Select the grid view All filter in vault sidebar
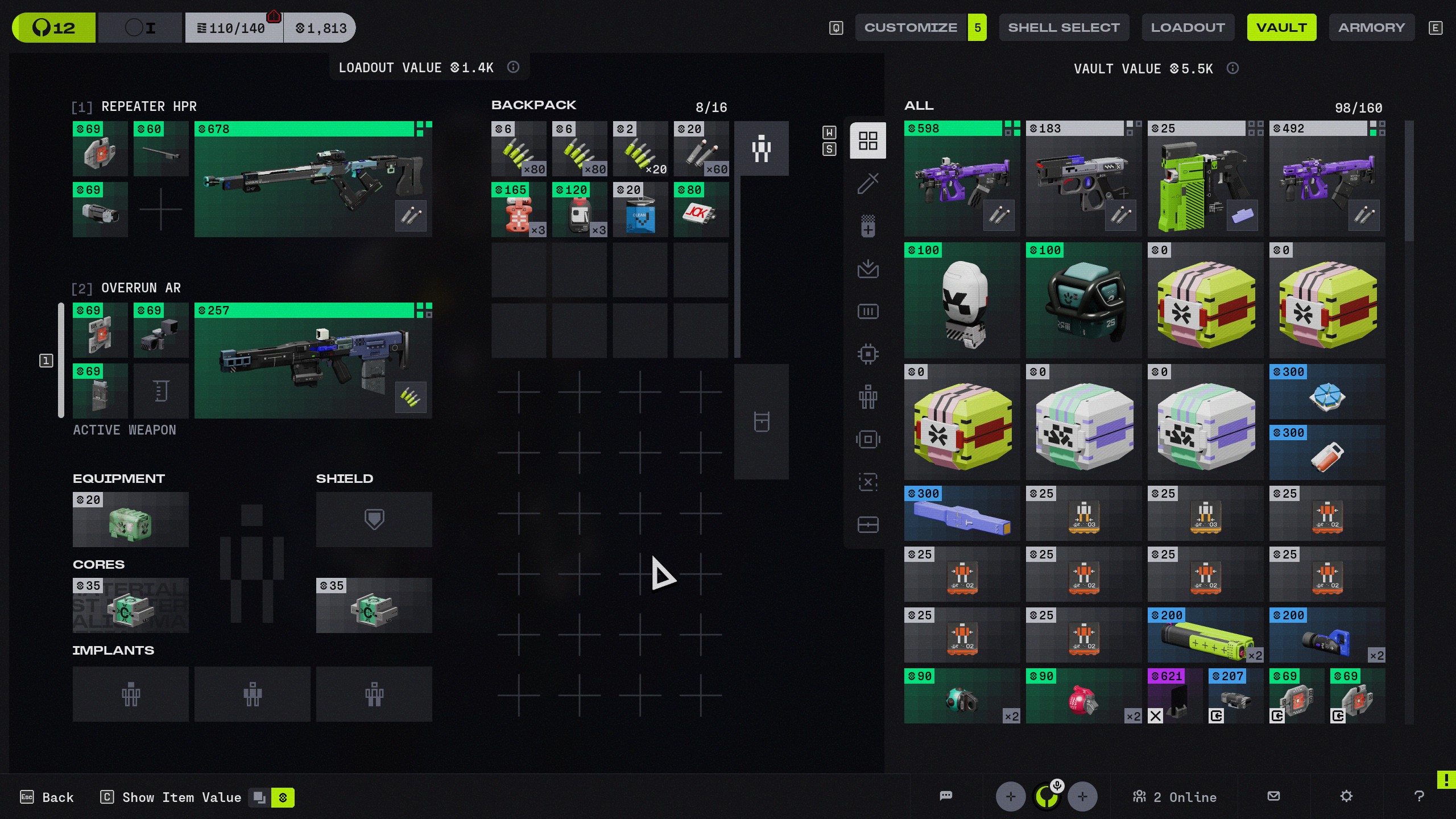Viewport: 1456px width, 819px height. (867, 140)
